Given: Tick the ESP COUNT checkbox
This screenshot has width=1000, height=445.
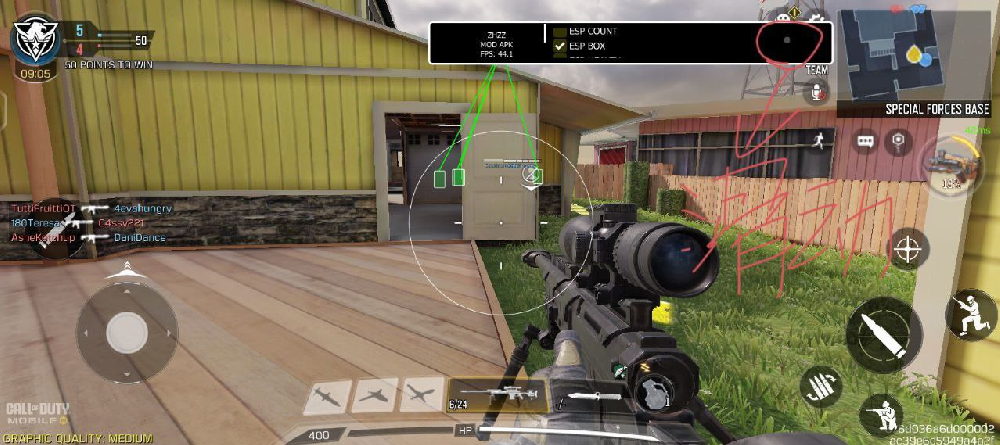Looking at the screenshot, I should [x=560, y=32].
